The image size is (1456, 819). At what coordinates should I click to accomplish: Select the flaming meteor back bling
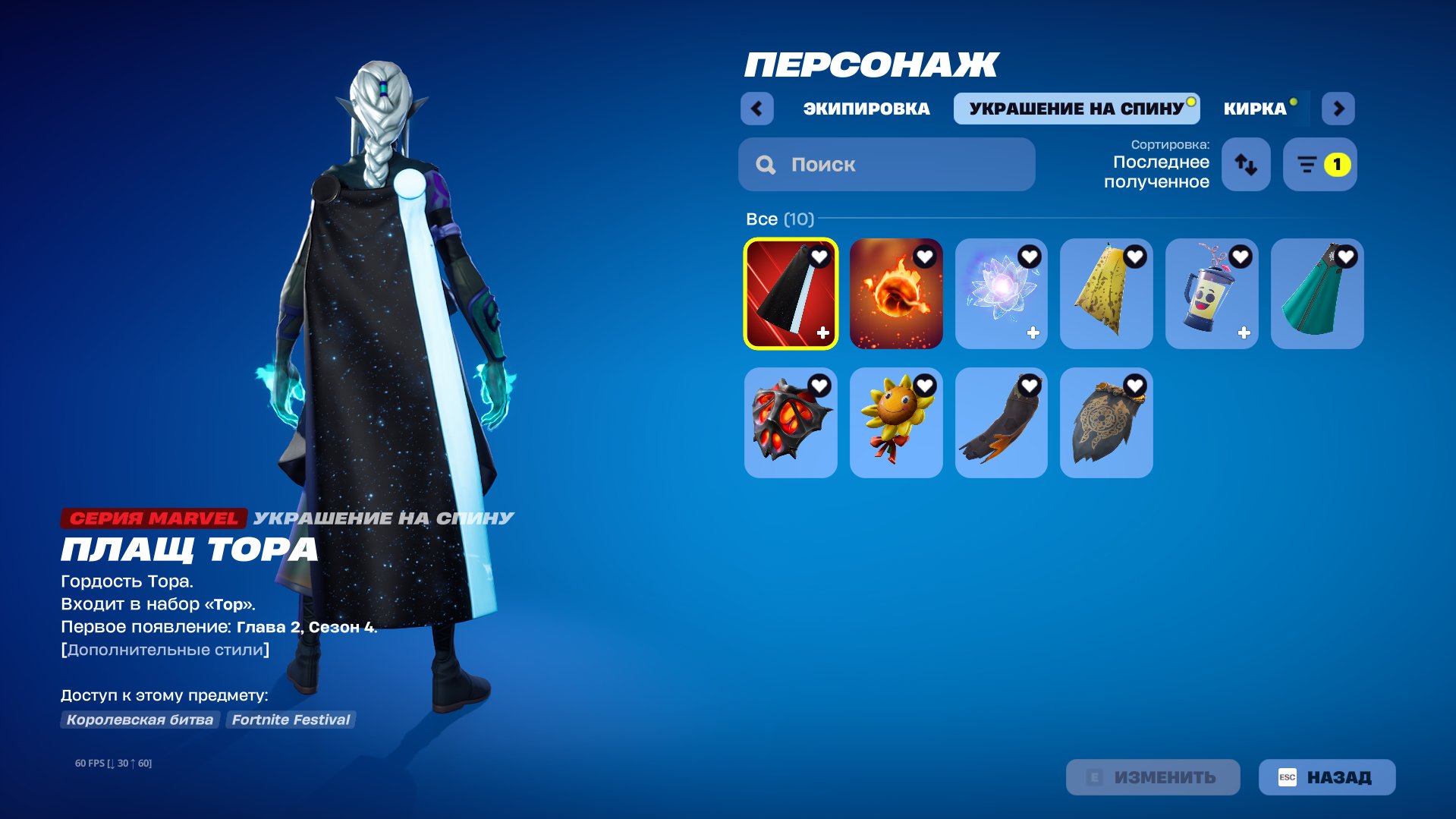coord(895,294)
